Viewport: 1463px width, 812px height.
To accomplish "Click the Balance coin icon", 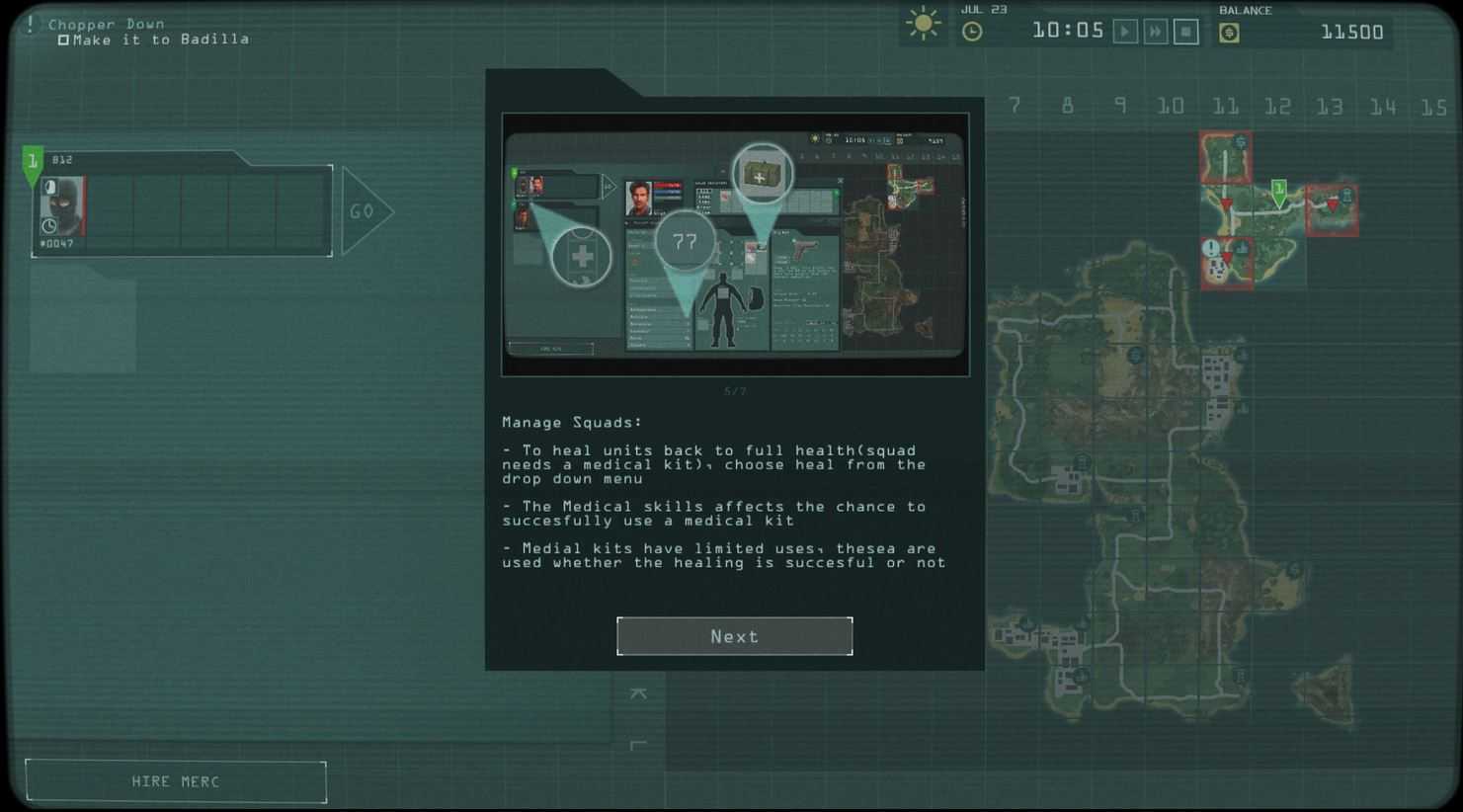I will click(1229, 33).
